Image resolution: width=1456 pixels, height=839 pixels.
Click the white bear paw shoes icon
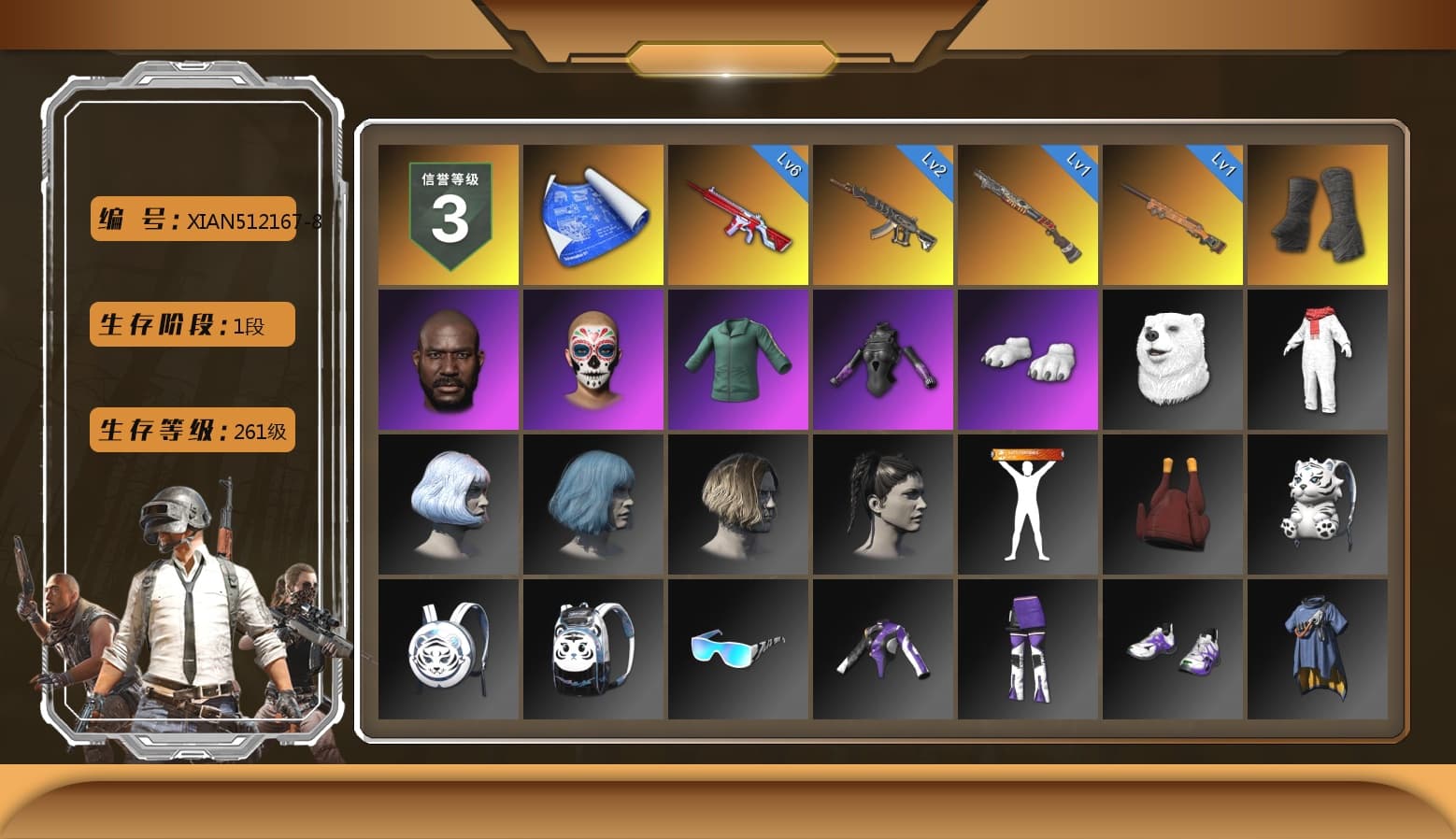[1028, 360]
